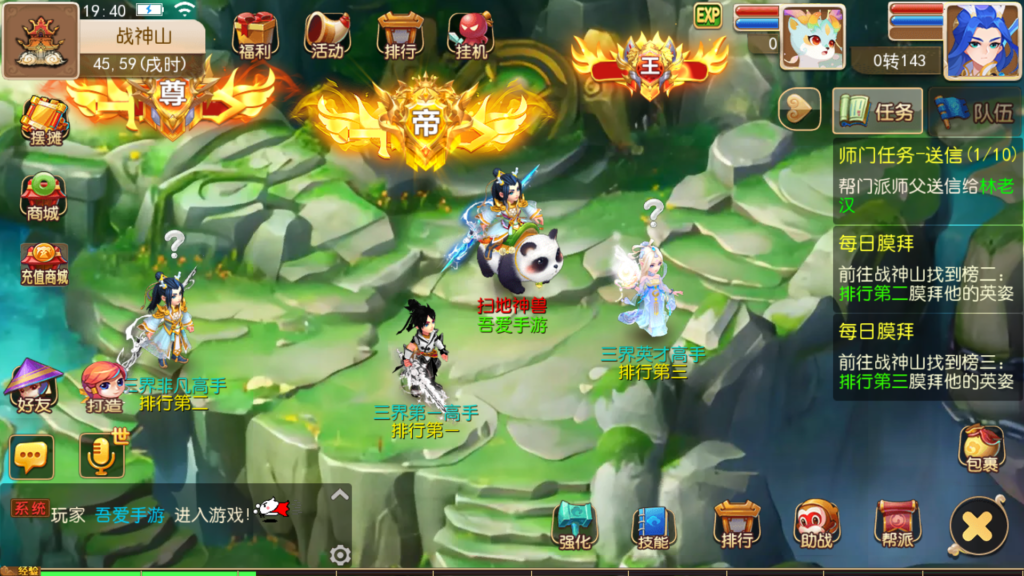Viewport: 1024px width, 576px height.
Task: Open the chat settings gear icon
Action: tap(340, 555)
